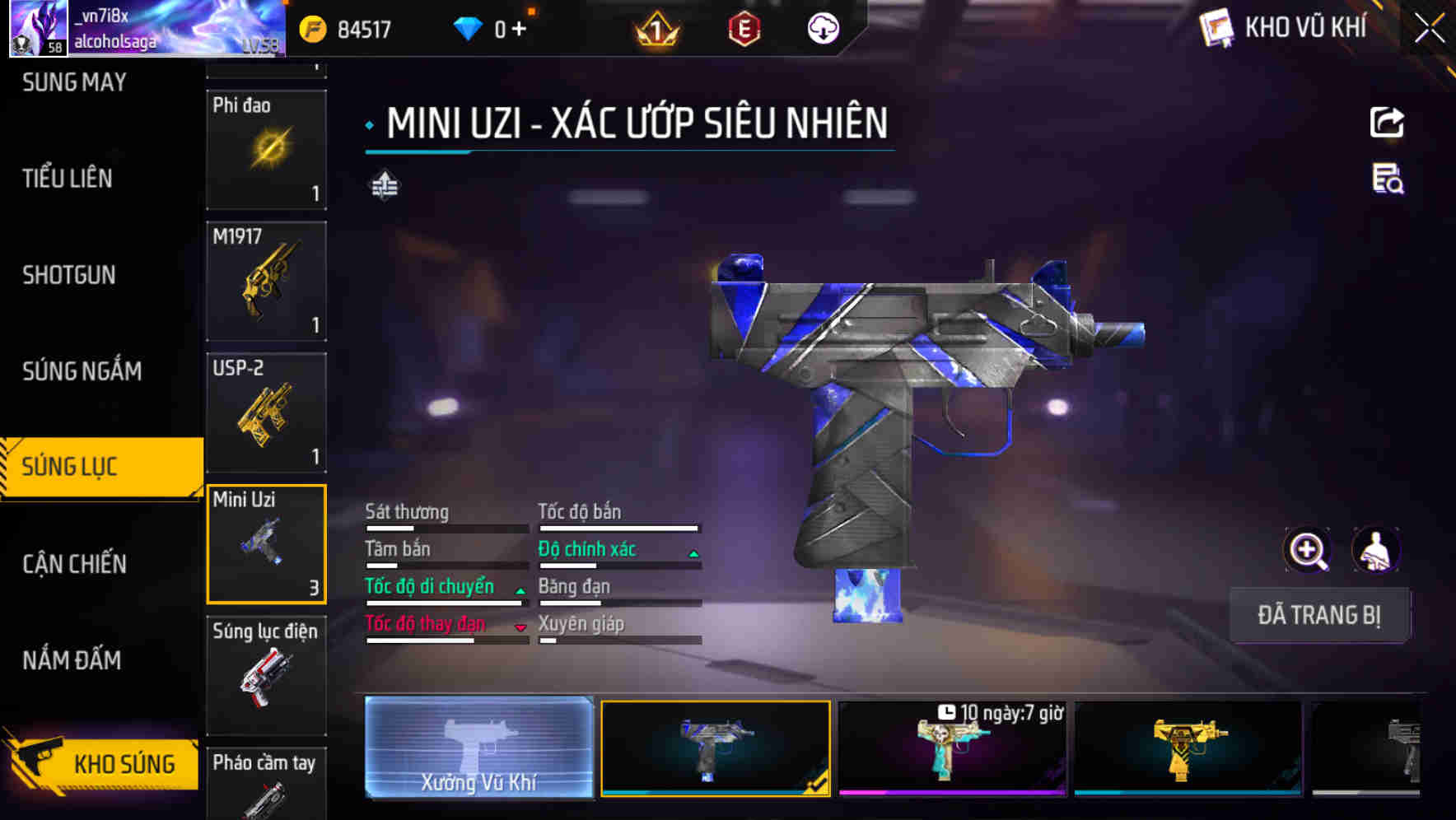Viewport: 1456px width, 820px height.
Task: Switch to the SHOTGUN category tab
Action: (70, 274)
